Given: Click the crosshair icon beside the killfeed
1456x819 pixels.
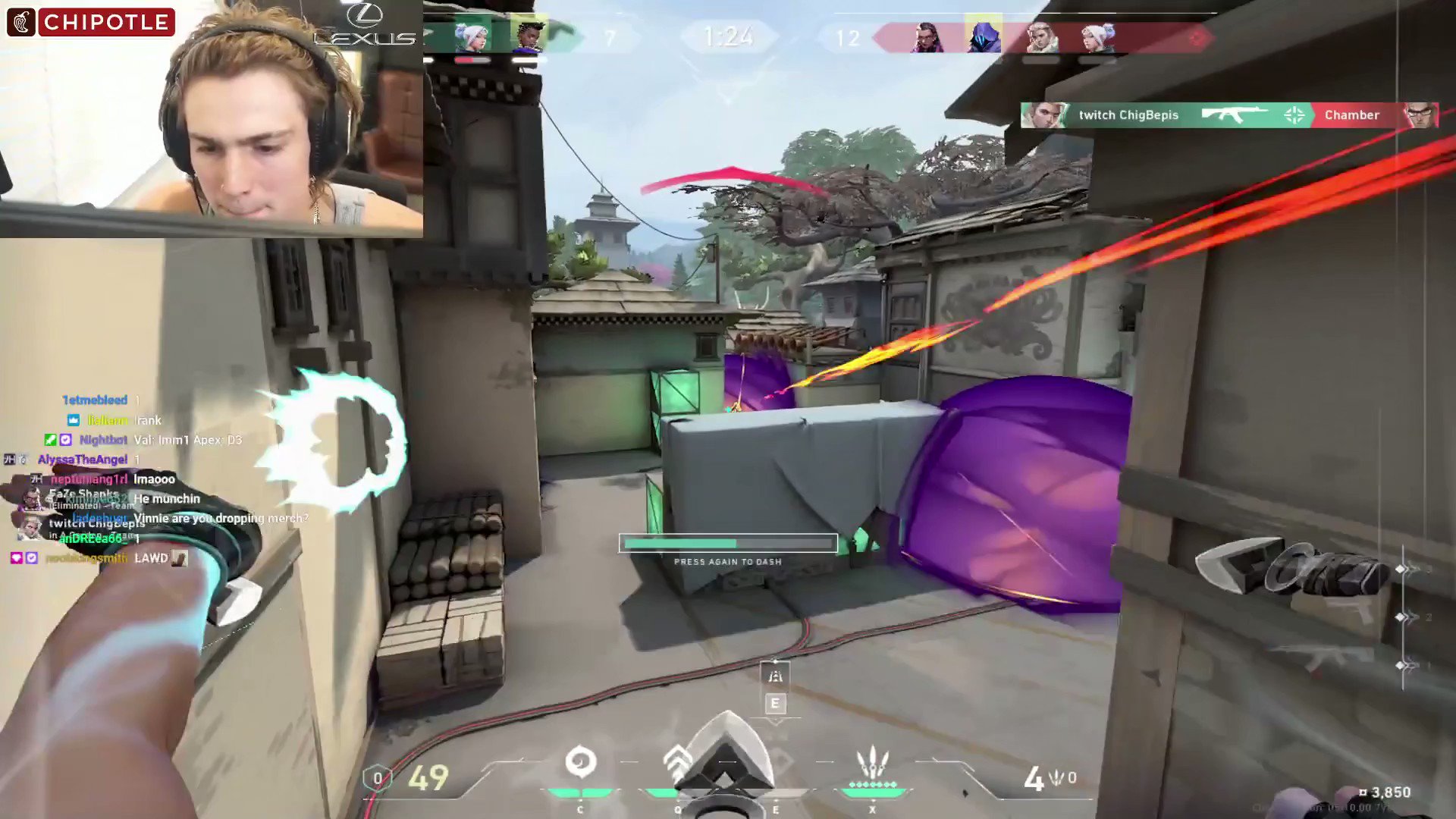Looking at the screenshot, I should tap(1295, 115).
